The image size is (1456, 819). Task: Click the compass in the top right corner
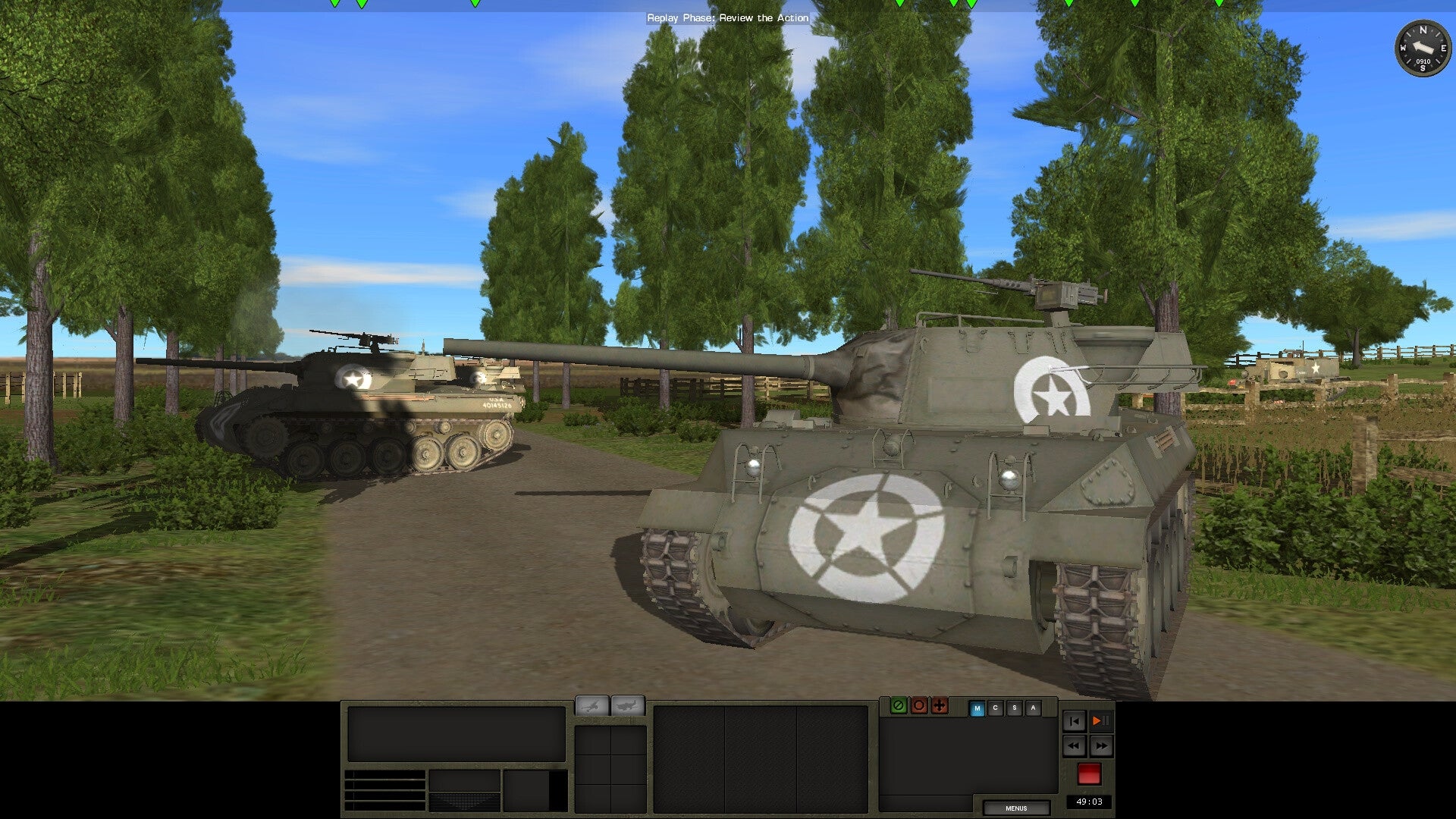(1424, 50)
